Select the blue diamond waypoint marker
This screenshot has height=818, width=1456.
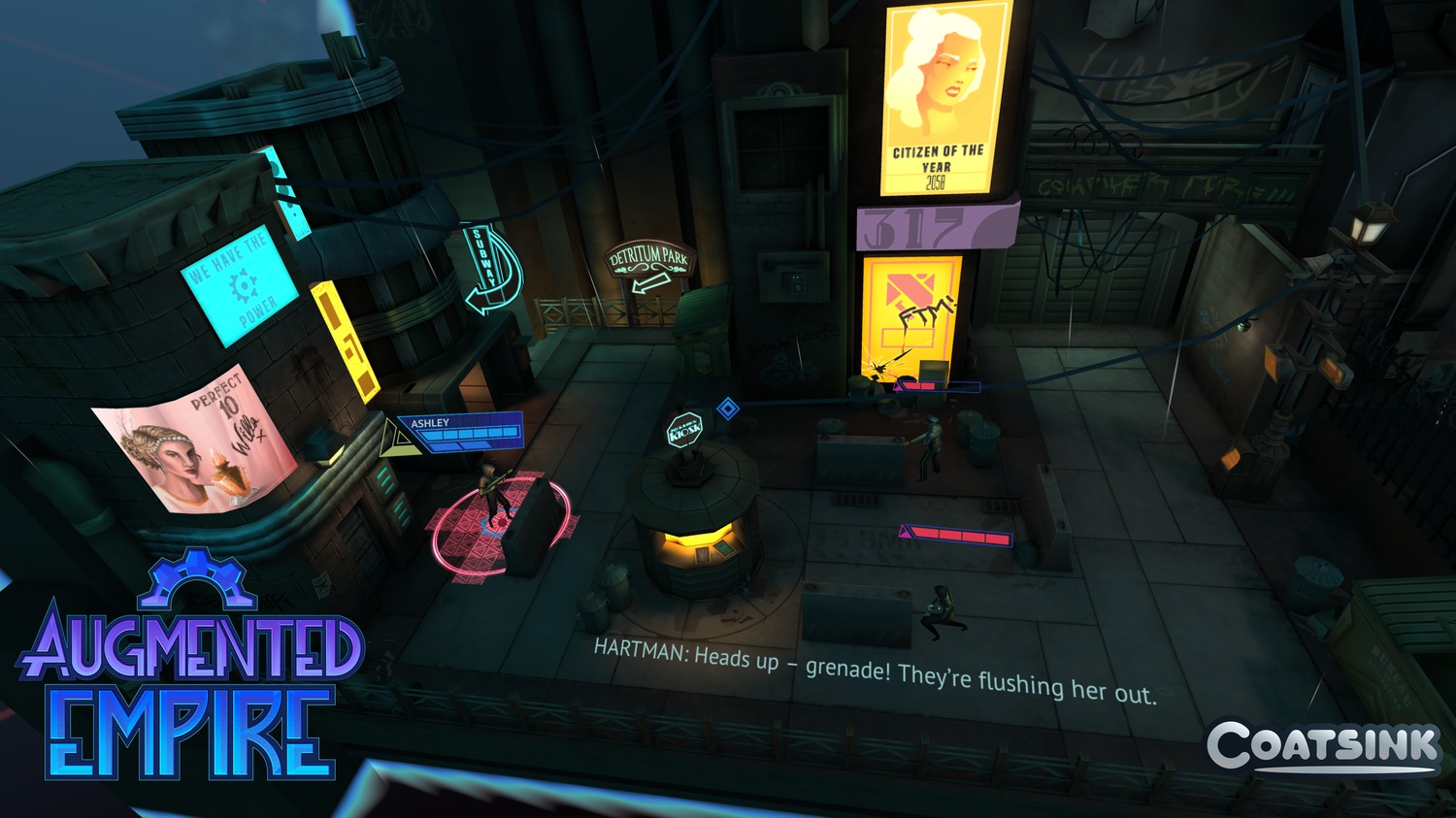pyautogui.click(x=728, y=409)
